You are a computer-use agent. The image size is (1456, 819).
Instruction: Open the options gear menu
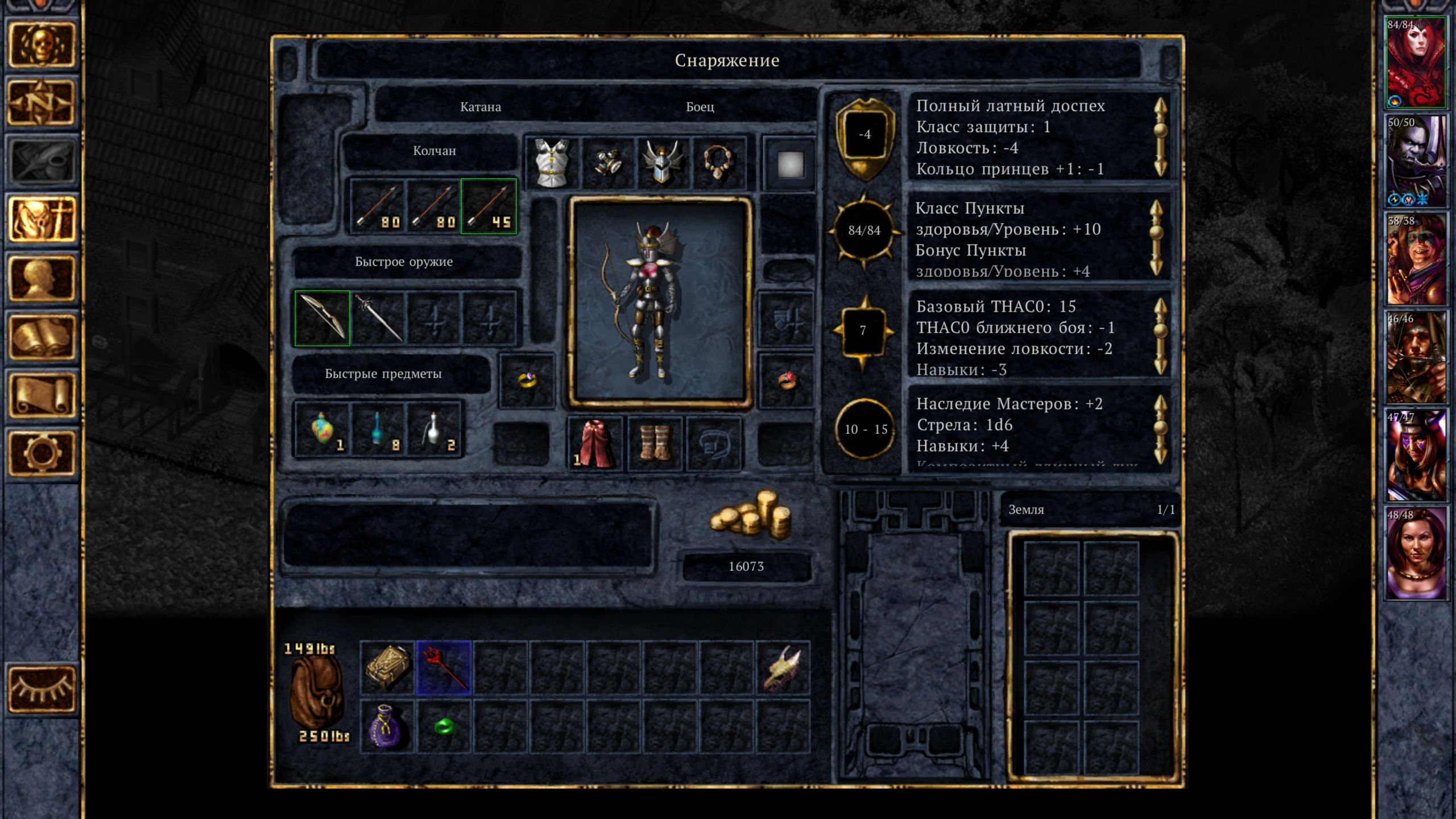[x=41, y=453]
